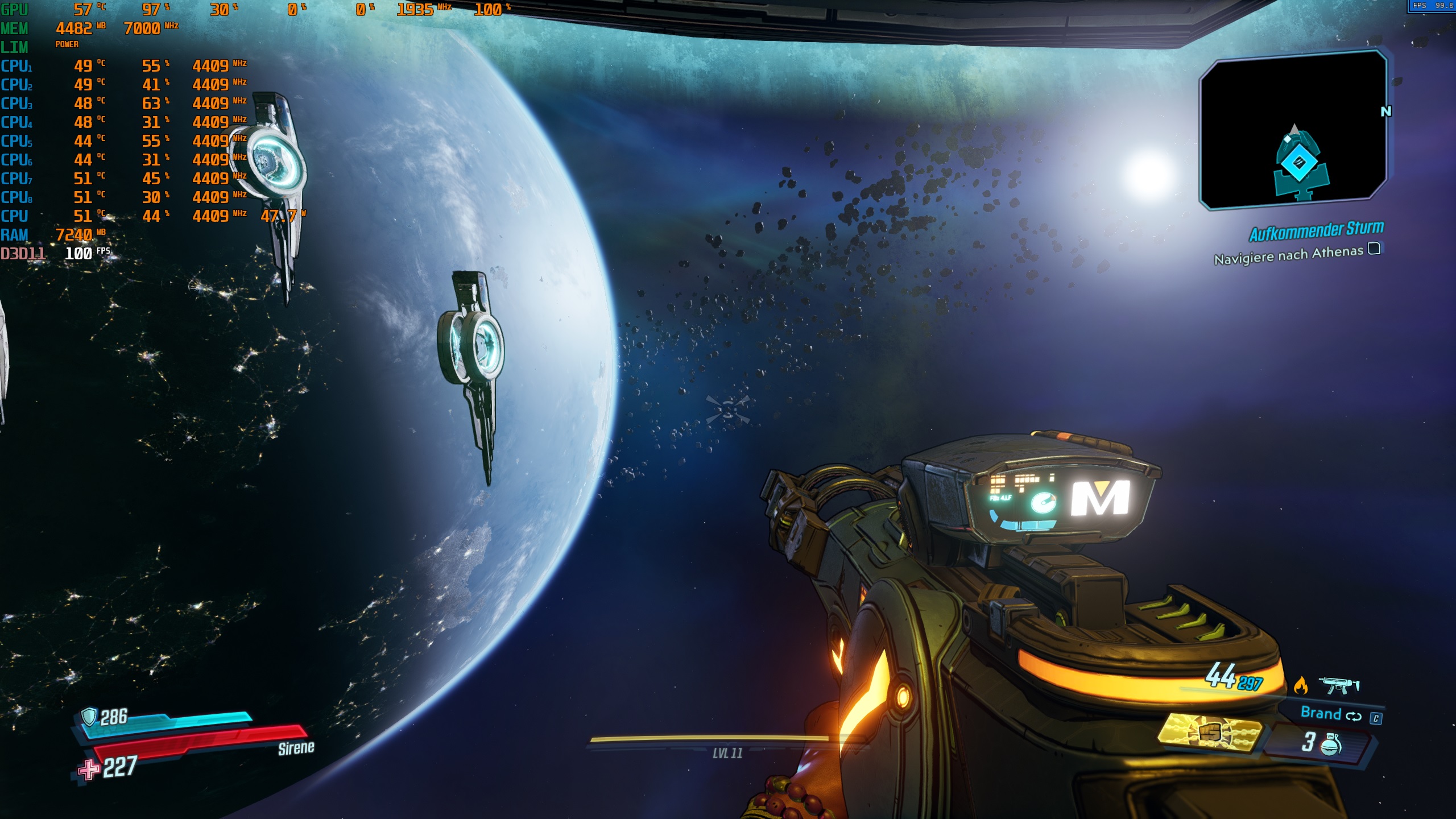Click the shield icon beside 286

(x=89, y=717)
